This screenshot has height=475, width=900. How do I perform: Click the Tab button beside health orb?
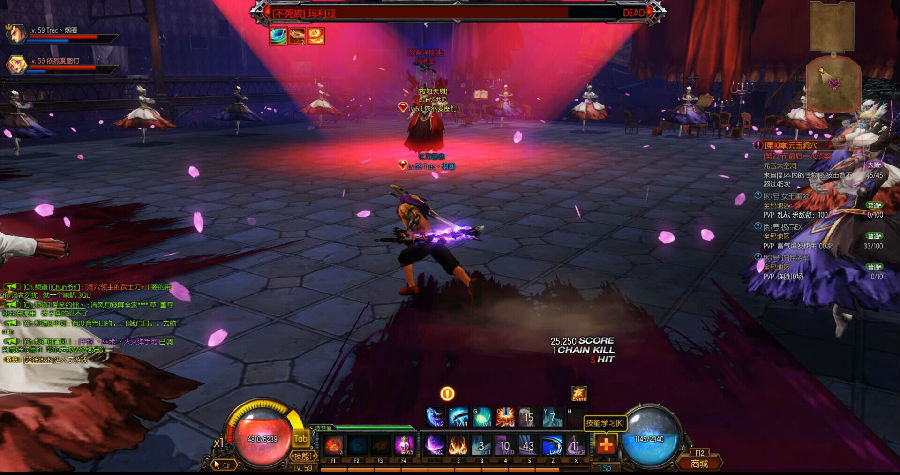(x=300, y=438)
